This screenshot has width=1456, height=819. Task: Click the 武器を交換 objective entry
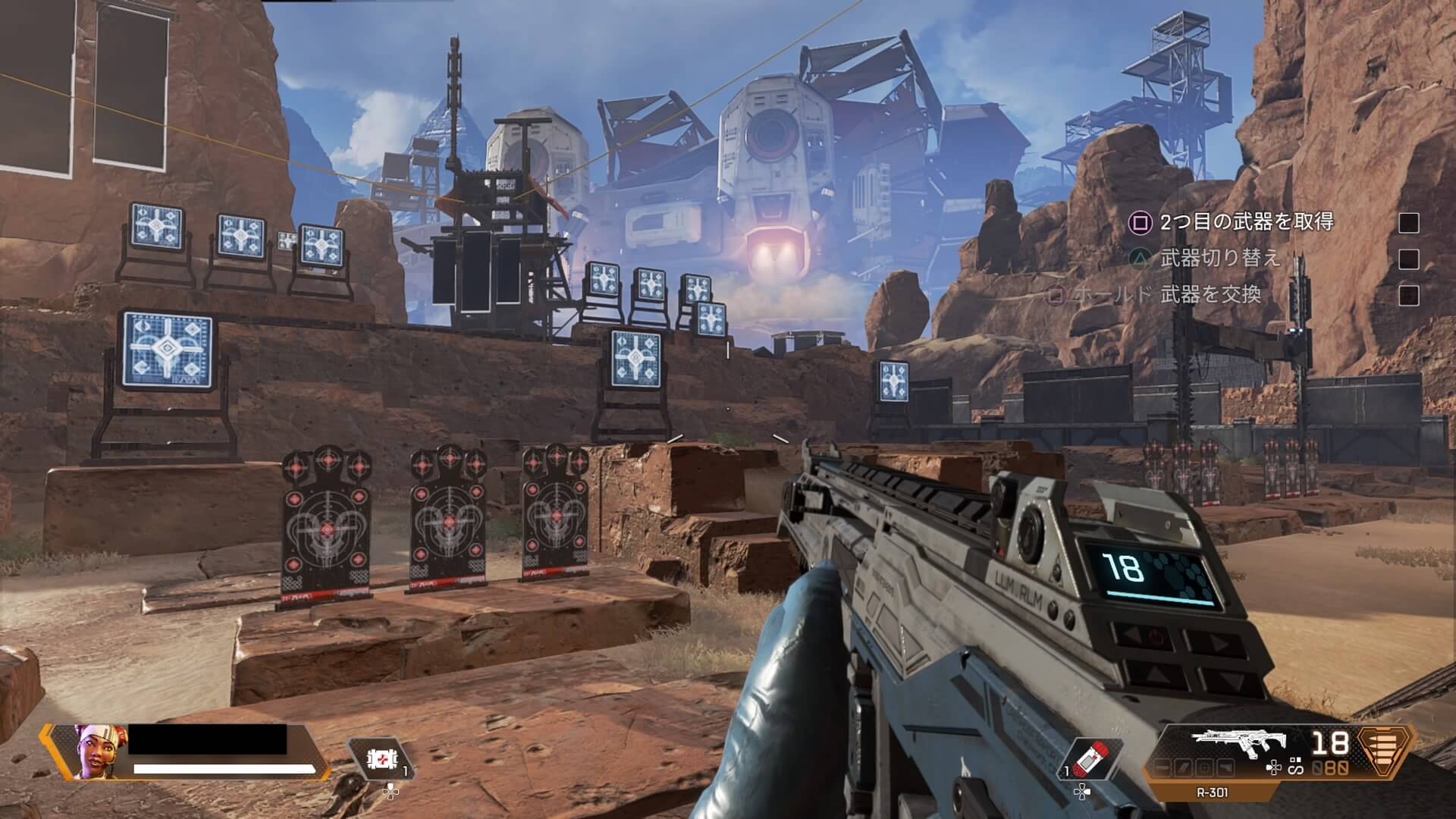pos(1210,294)
